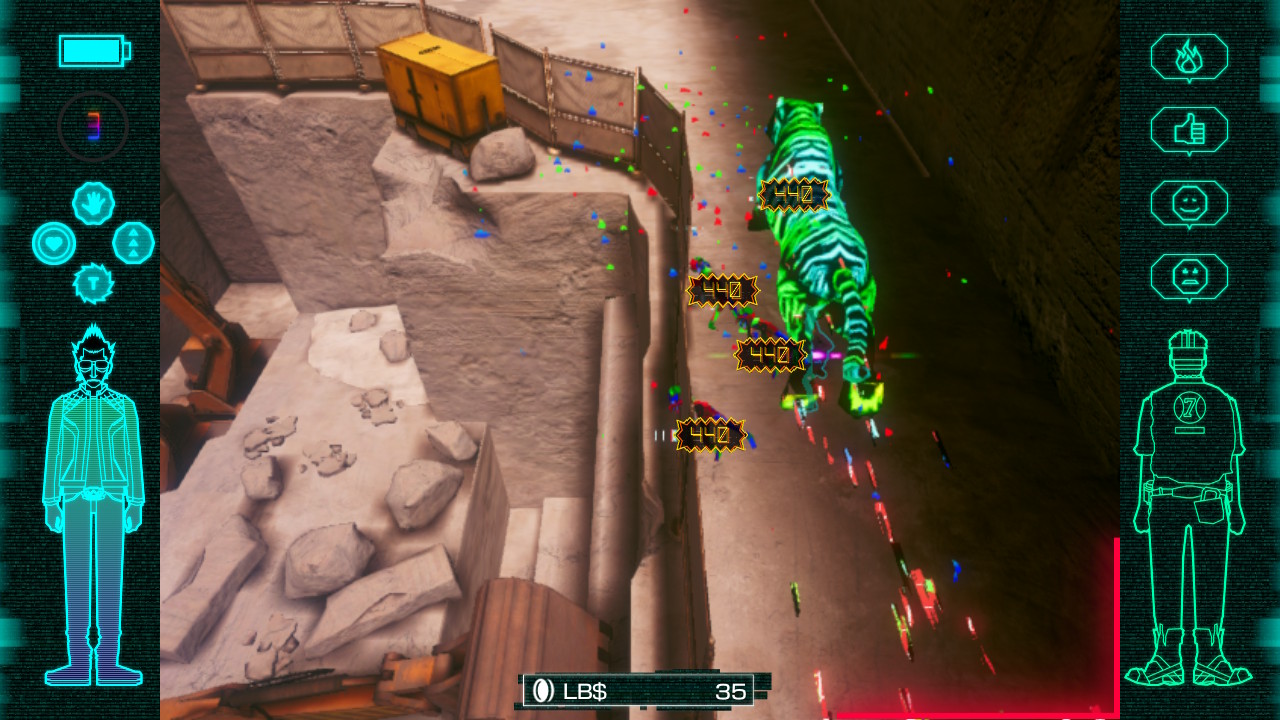Select the thumbs-up speech-bubble icon

(1189, 130)
